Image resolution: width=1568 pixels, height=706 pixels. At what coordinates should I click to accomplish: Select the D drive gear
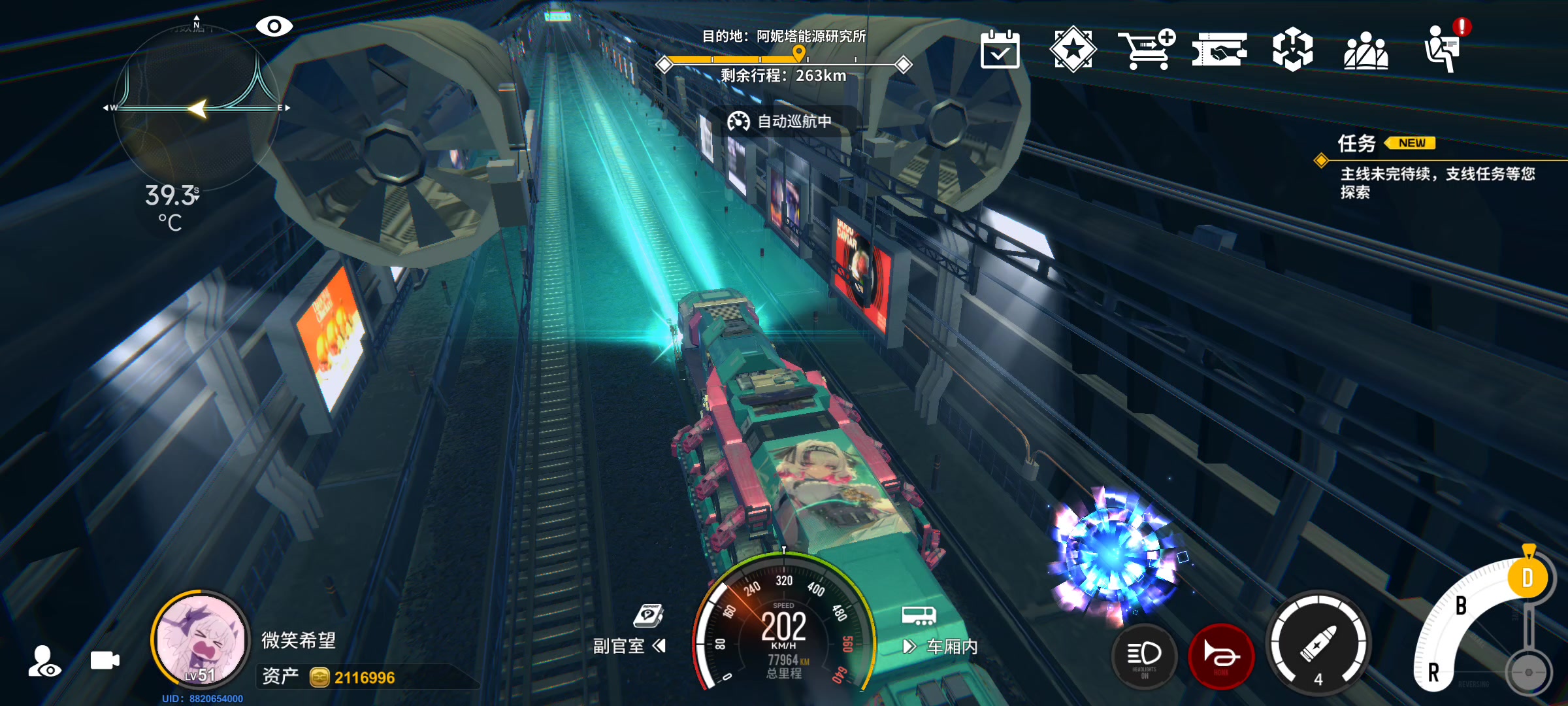(1527, 578)
